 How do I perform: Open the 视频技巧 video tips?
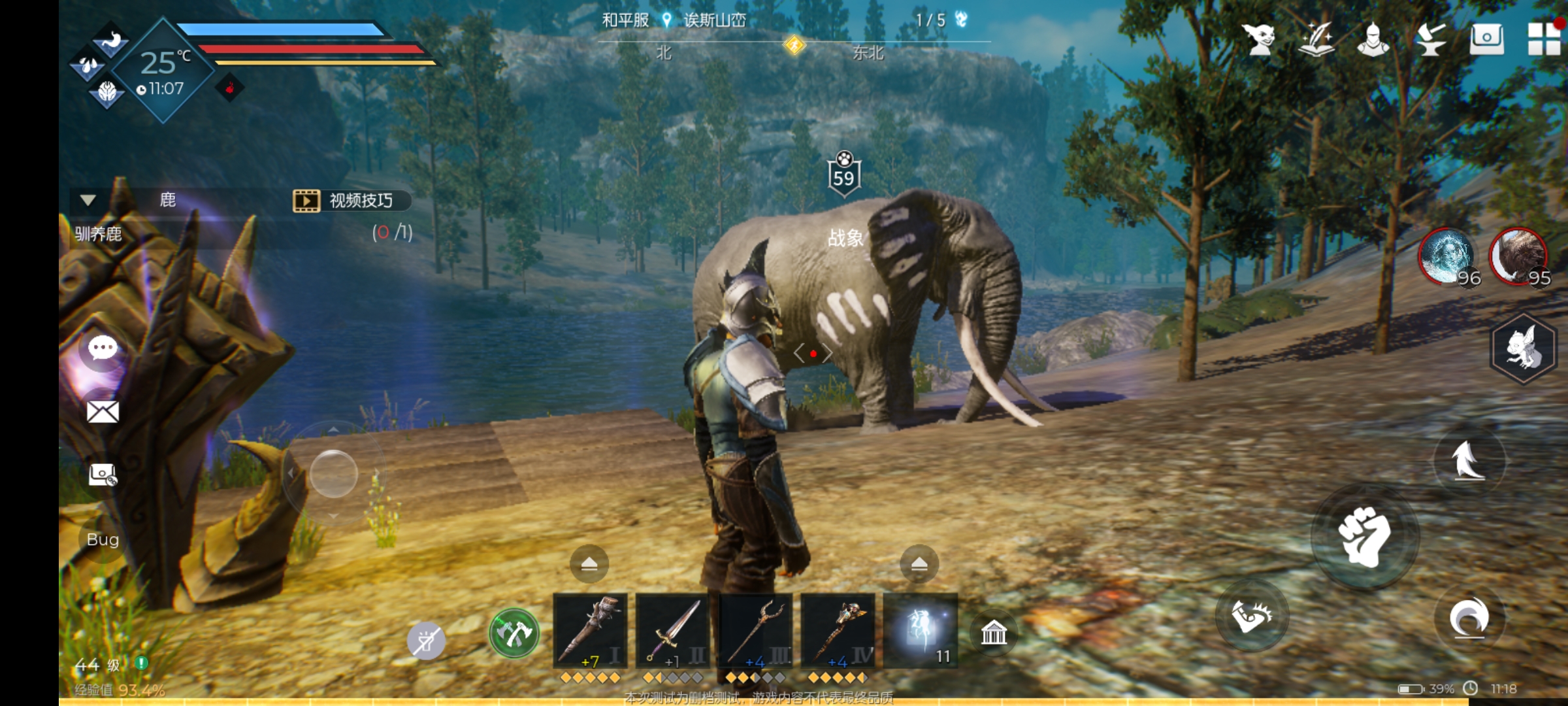pyautogui.click(x=351, y=201)
